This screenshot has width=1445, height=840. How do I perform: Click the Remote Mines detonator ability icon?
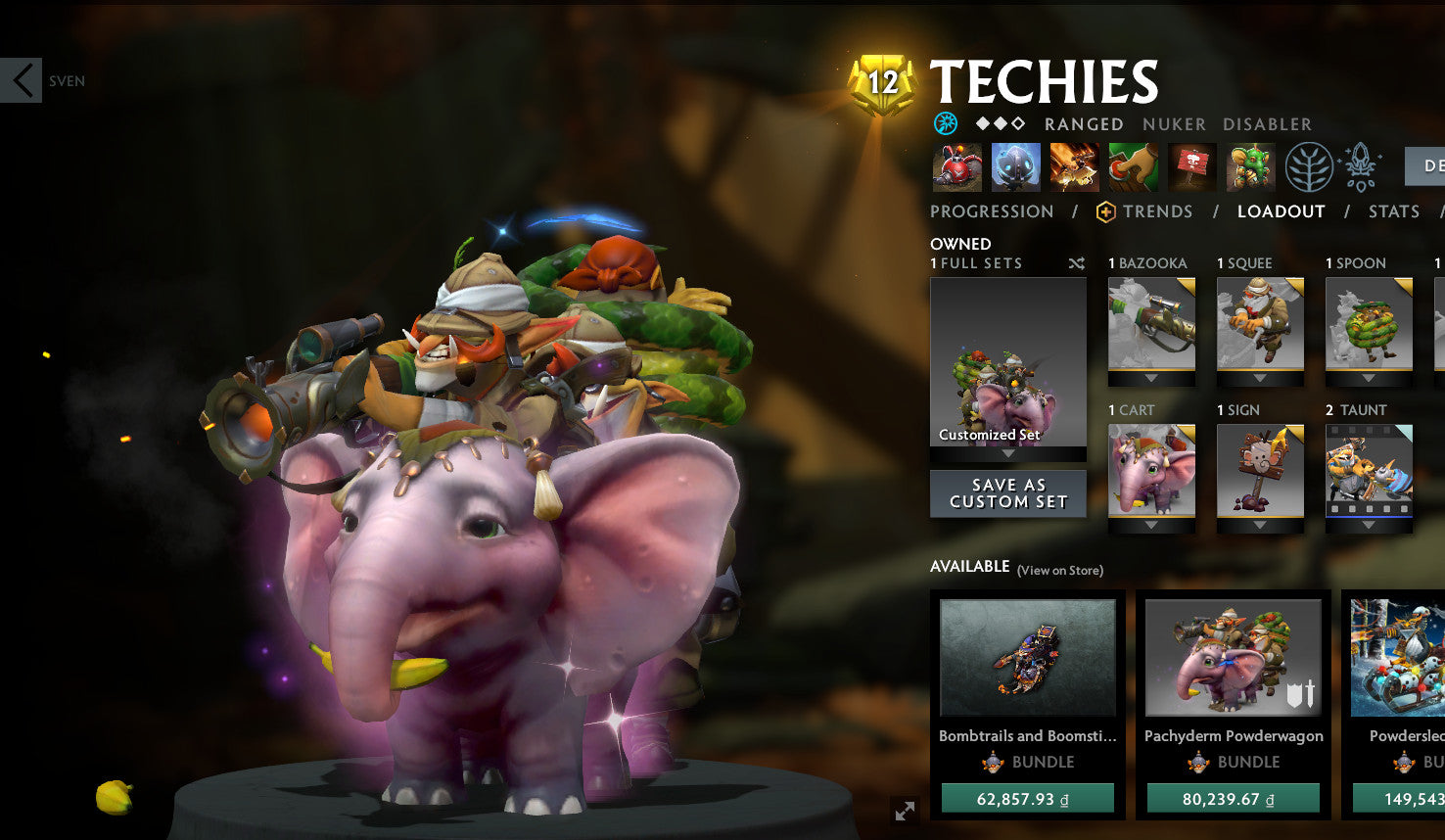point(1134,166)
